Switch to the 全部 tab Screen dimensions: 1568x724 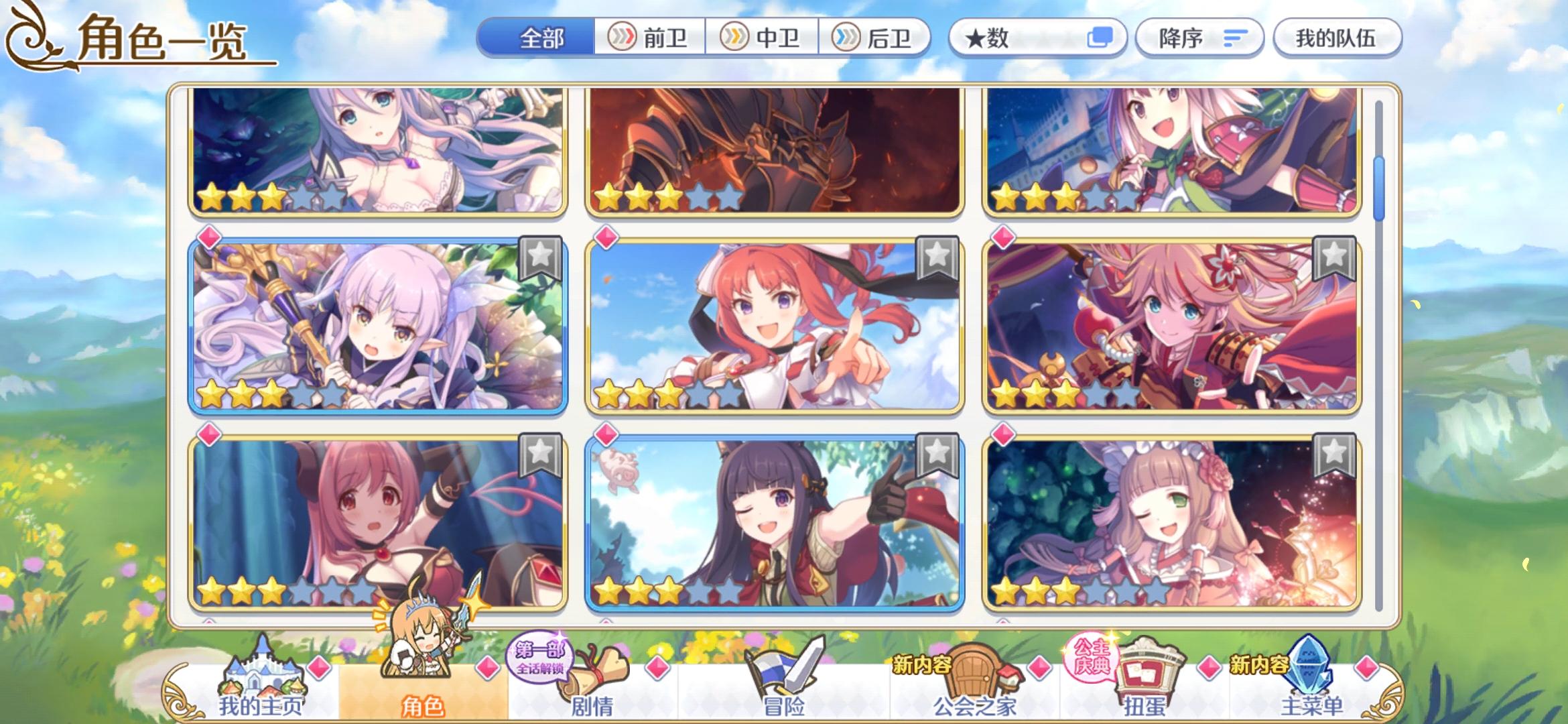[x=543, y=38]
